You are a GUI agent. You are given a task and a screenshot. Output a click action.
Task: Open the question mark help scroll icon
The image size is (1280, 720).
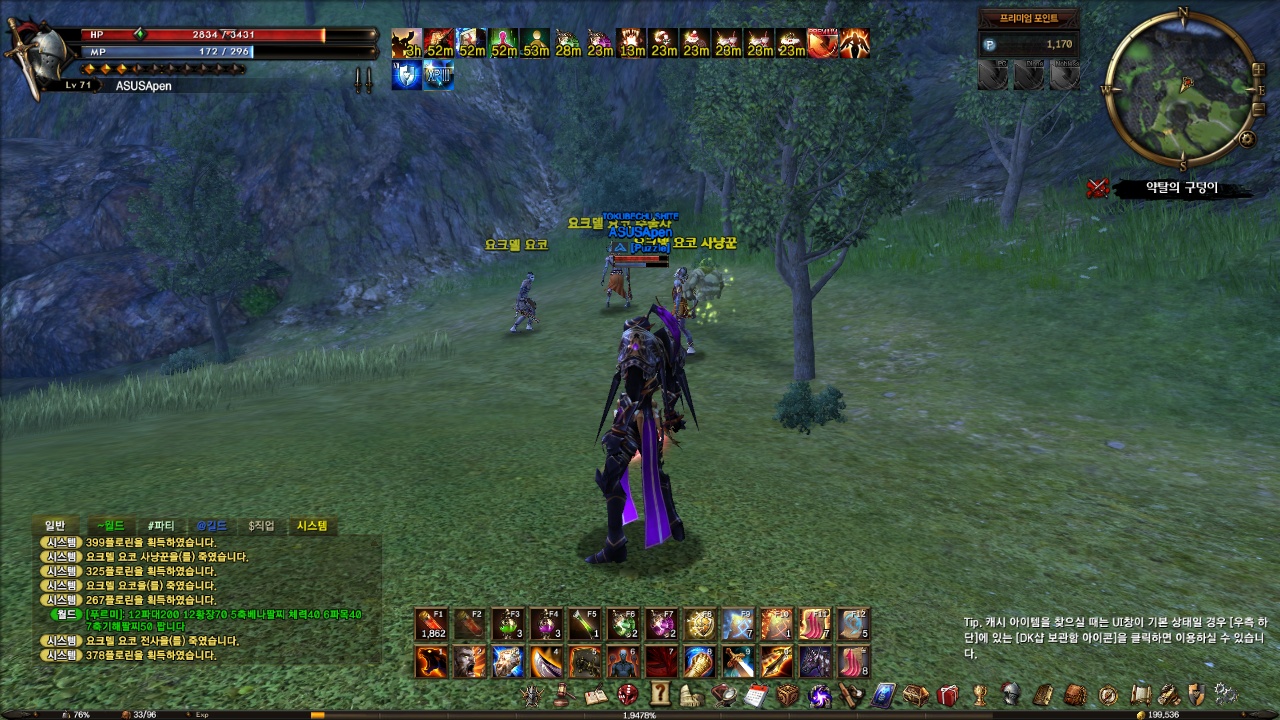tap(660, 694)
